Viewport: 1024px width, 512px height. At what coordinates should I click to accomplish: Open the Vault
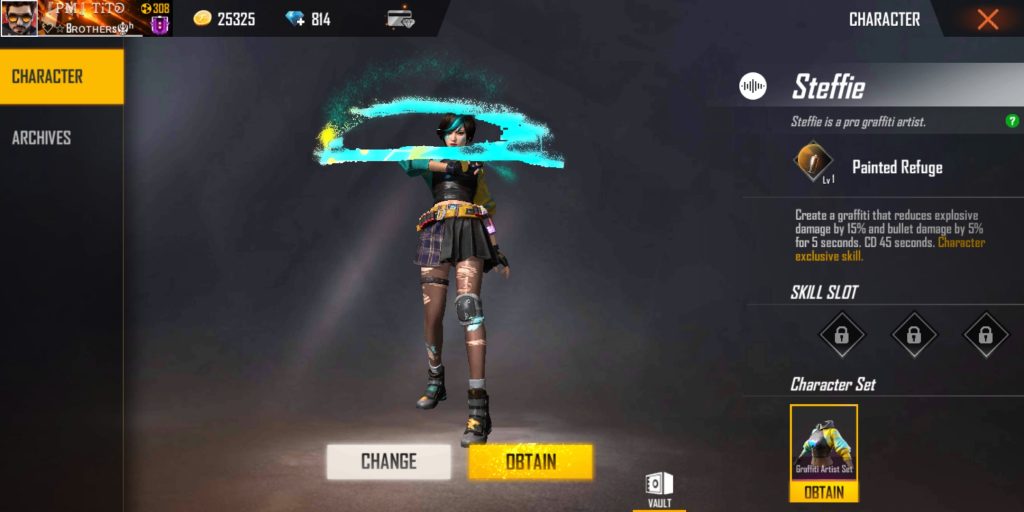tap(659, 489)
